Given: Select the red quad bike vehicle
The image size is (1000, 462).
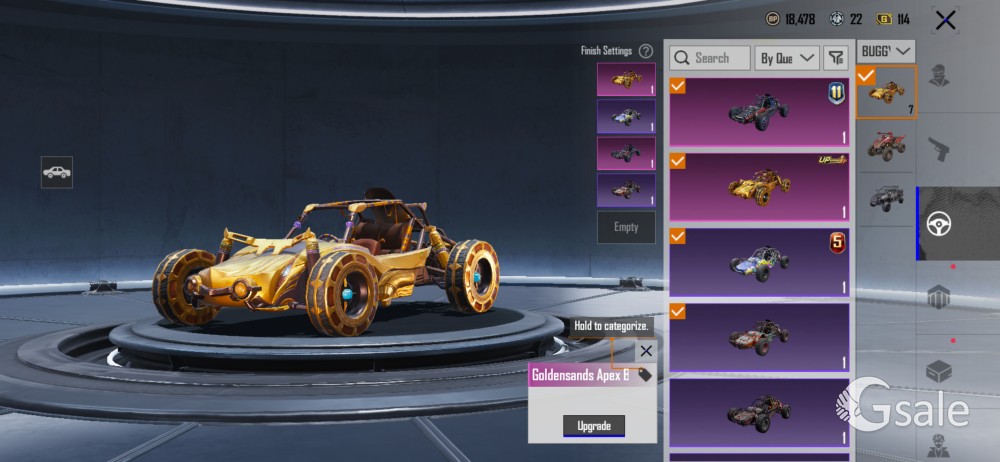Looking at the screenshot, I should click(x=886, y=145).
